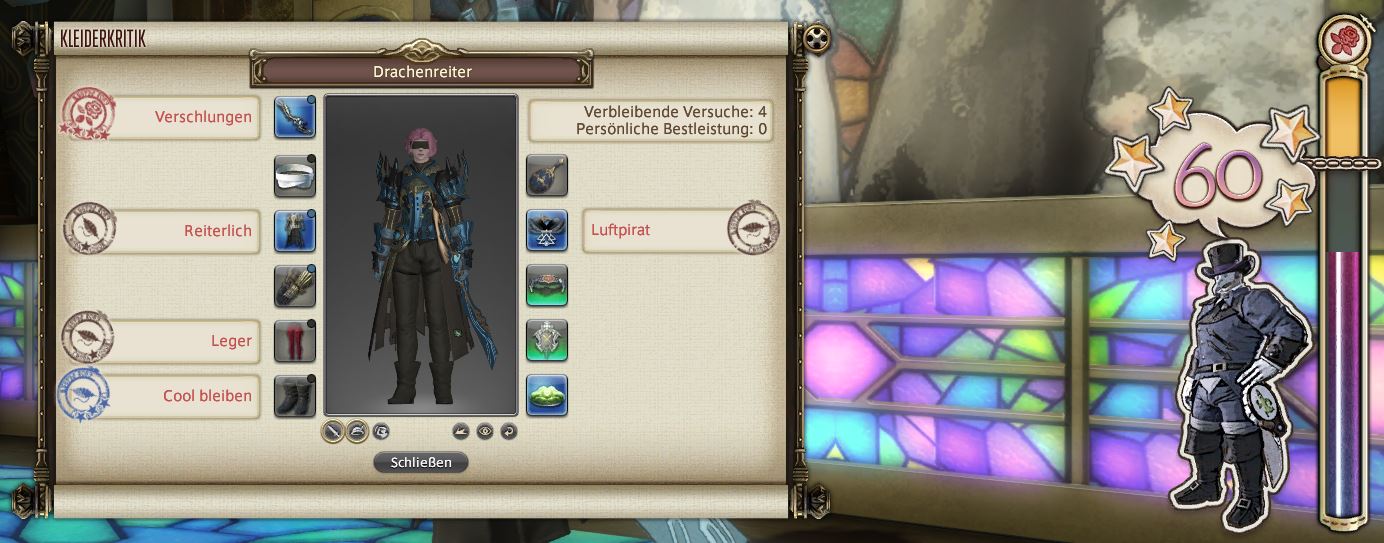The image size is (1384, 543).
Task: Pick the green gem ring slot
Action: [547, 395]
